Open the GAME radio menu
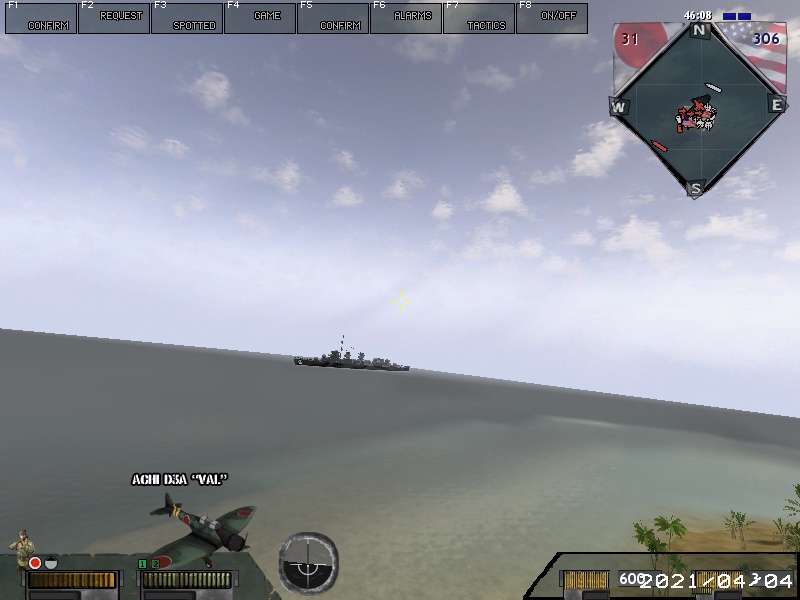The width and height of the screenshot is (800, 600). (x=260, y=18)
